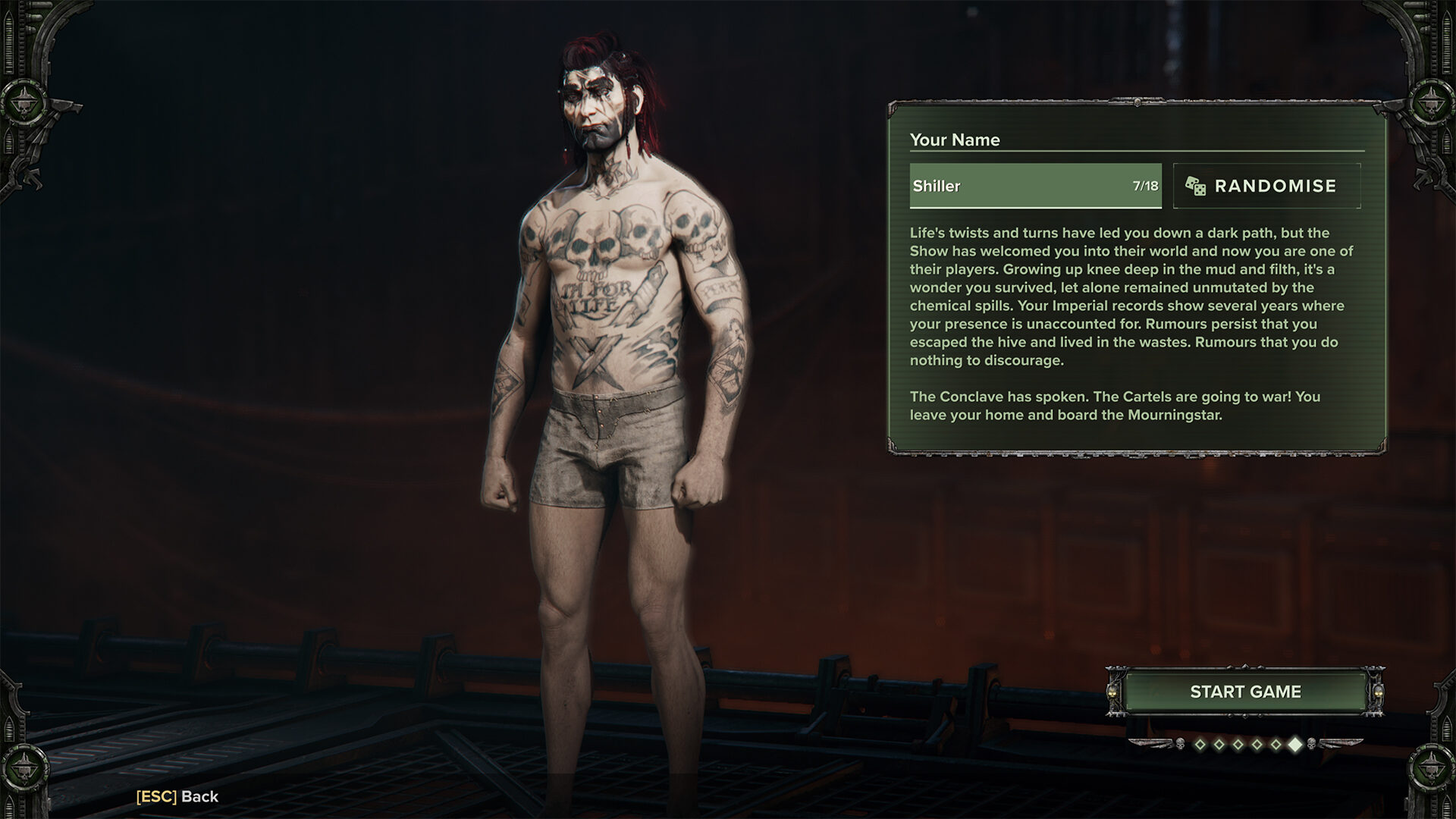
Task: Select the fourth diamond step indicator
Action: [1256, 745]
